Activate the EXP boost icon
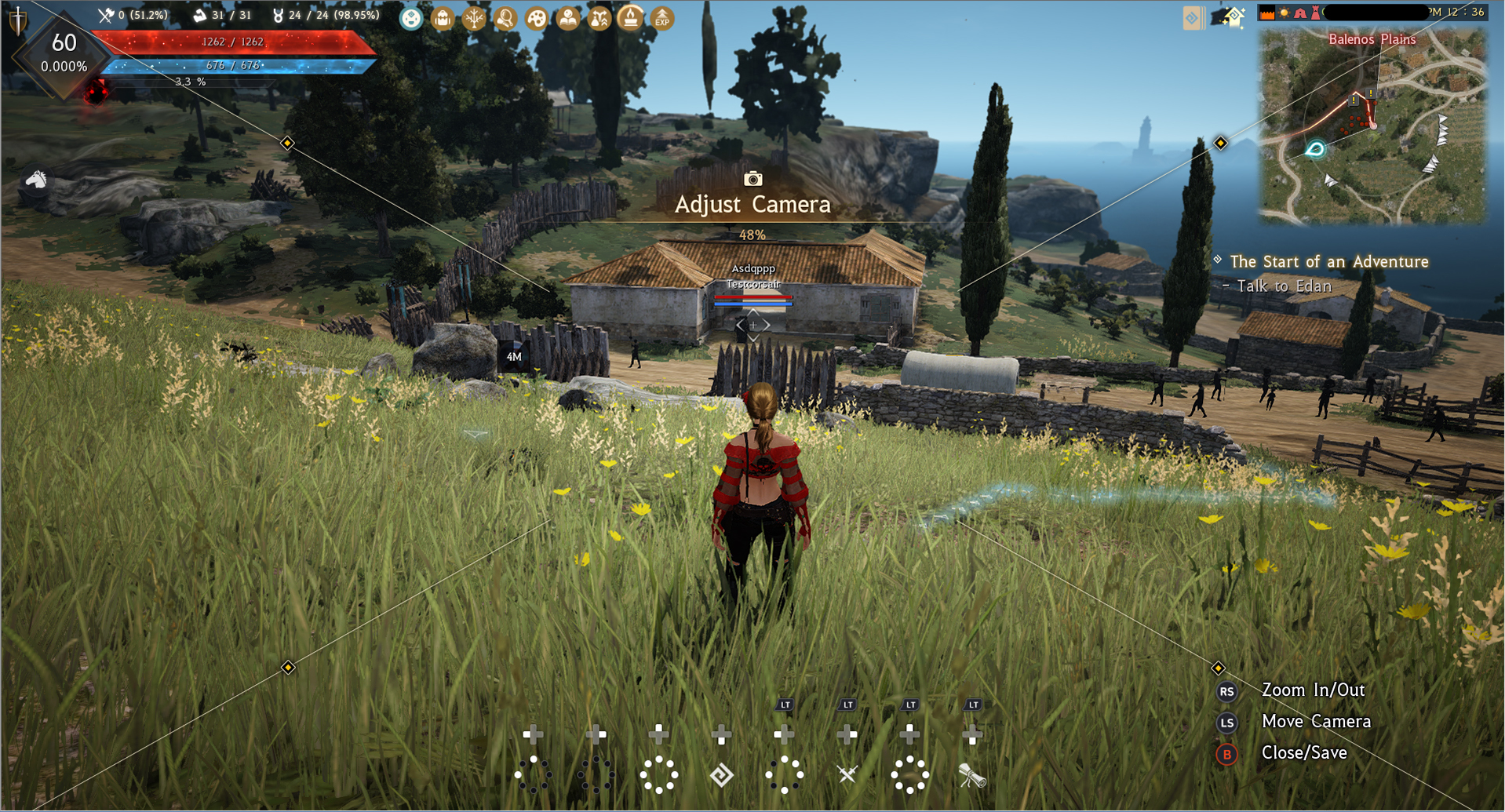 click(662, 18)
